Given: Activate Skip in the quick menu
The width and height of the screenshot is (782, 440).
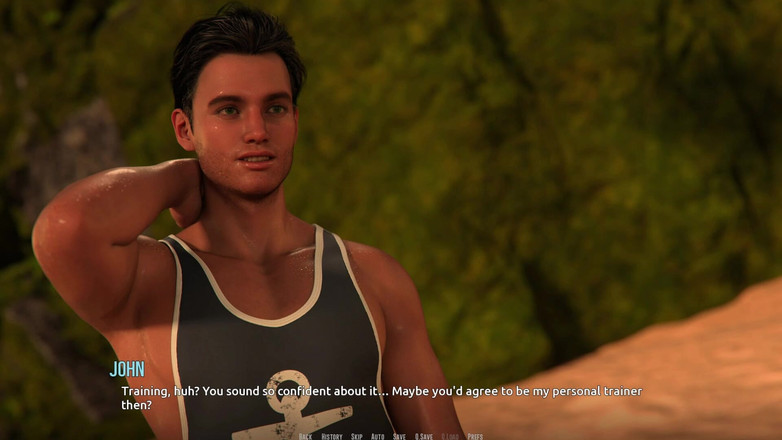Looking at the screenshot, I should click(x=357, y=436).
